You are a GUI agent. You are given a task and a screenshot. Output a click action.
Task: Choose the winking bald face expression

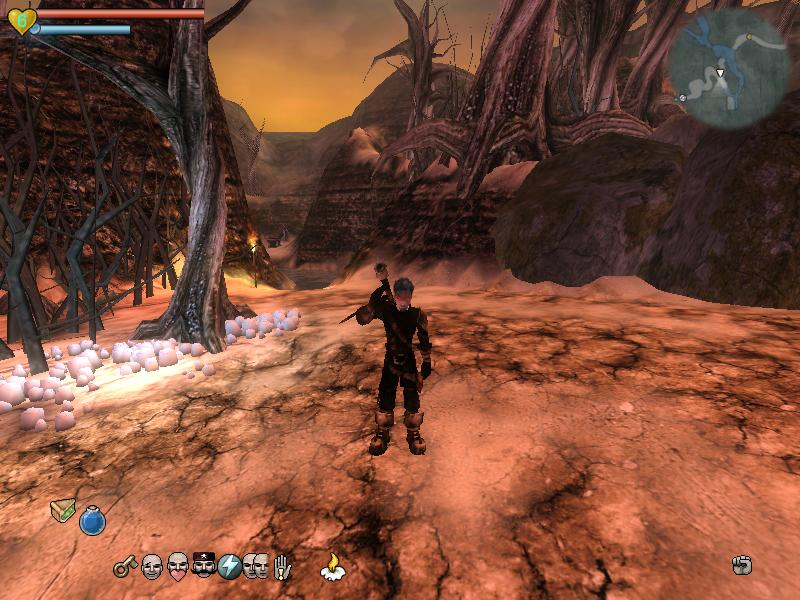coord(151,567)
